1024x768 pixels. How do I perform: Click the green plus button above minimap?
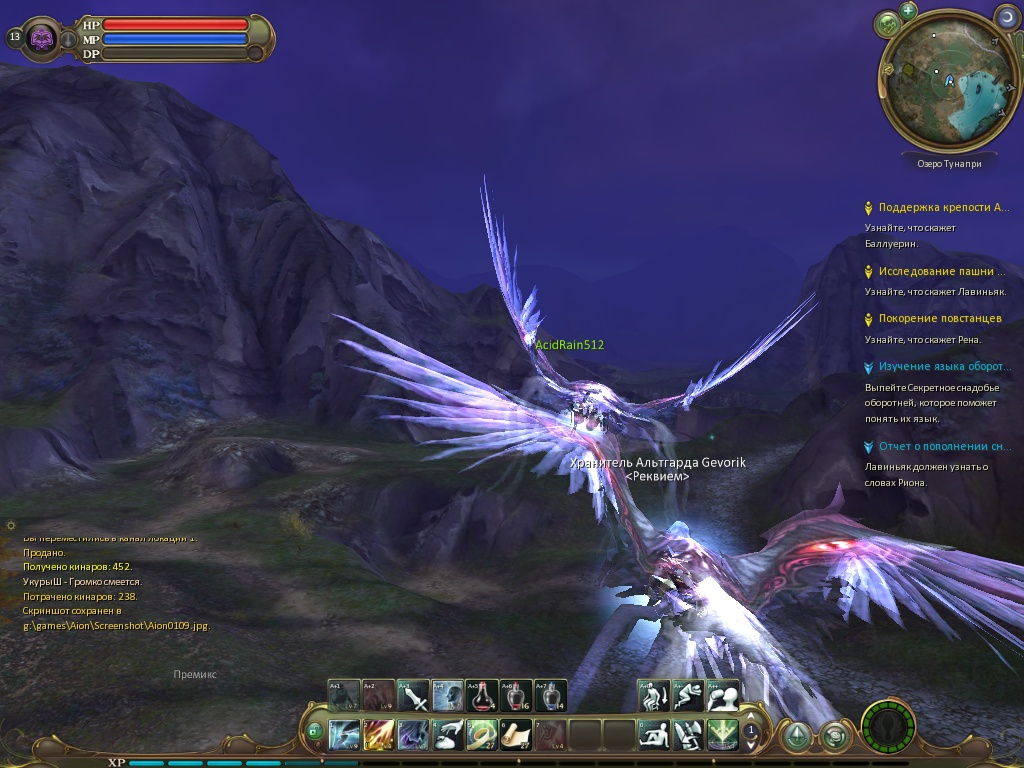click(908, 10)
